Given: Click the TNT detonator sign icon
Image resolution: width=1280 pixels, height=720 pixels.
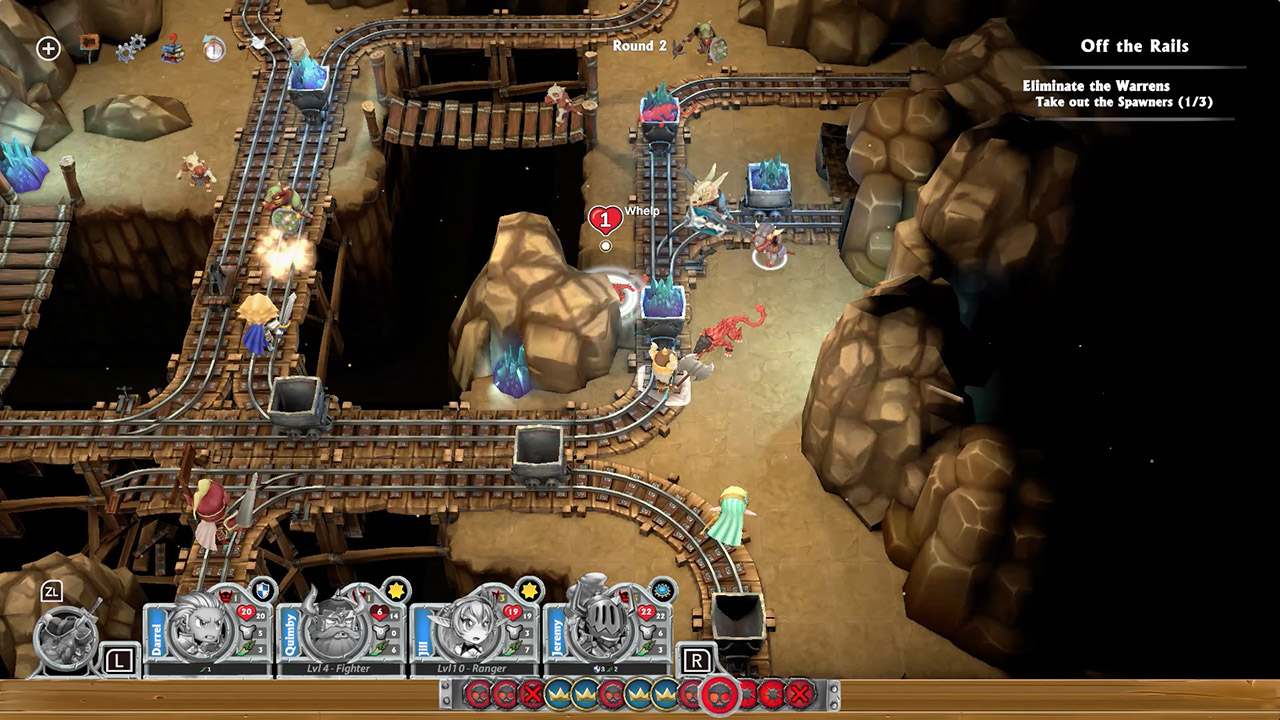Looking at the screenshot, I should [90, 44].
